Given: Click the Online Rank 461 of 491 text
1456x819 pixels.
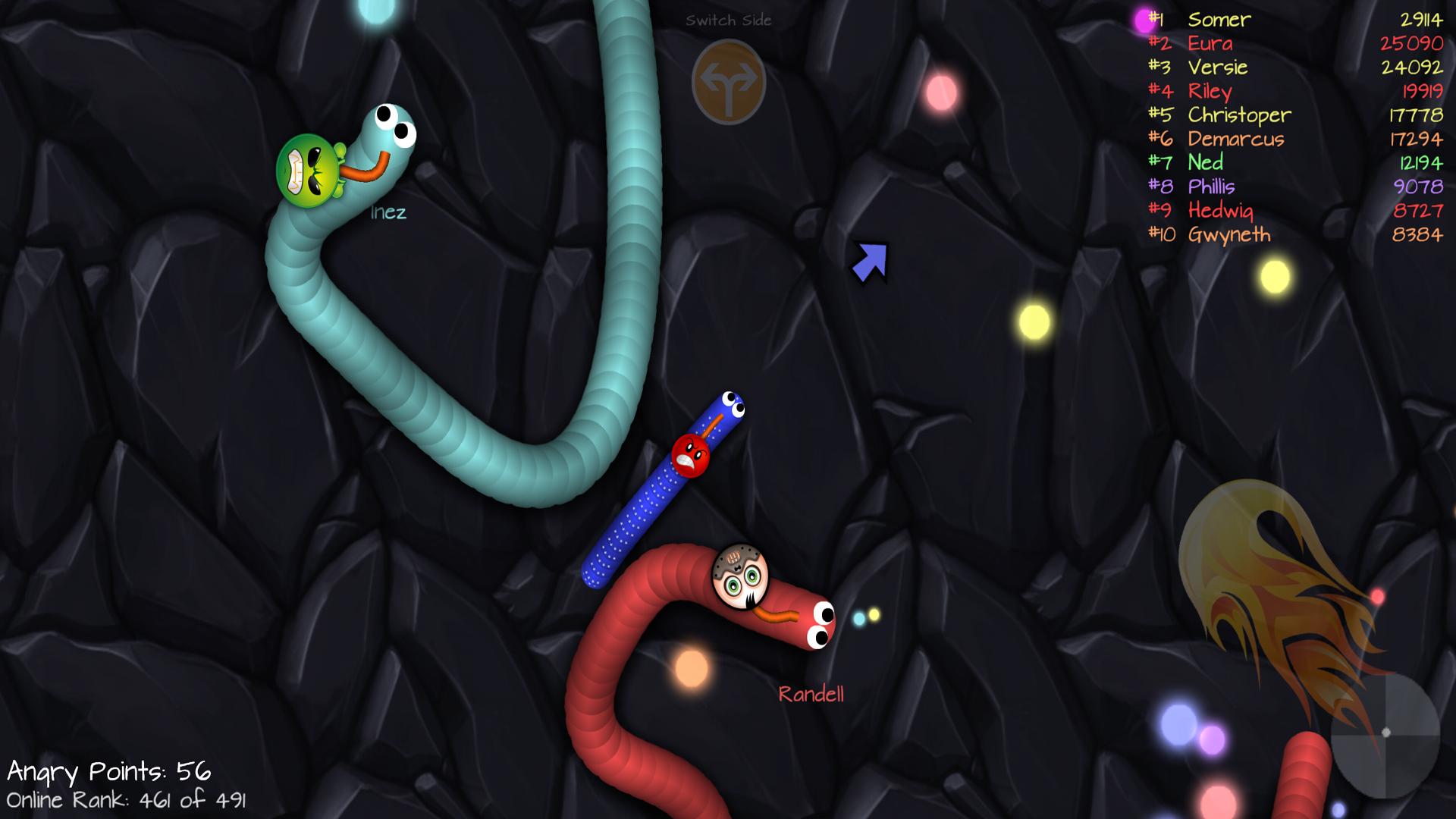Looking at the screenshot, I should click(126, 800).
